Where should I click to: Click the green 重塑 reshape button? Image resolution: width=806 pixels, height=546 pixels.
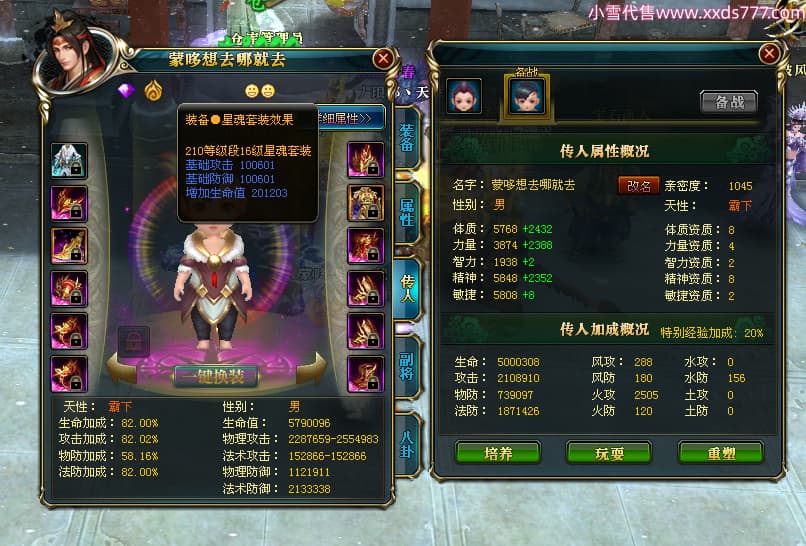click(720, 452)
